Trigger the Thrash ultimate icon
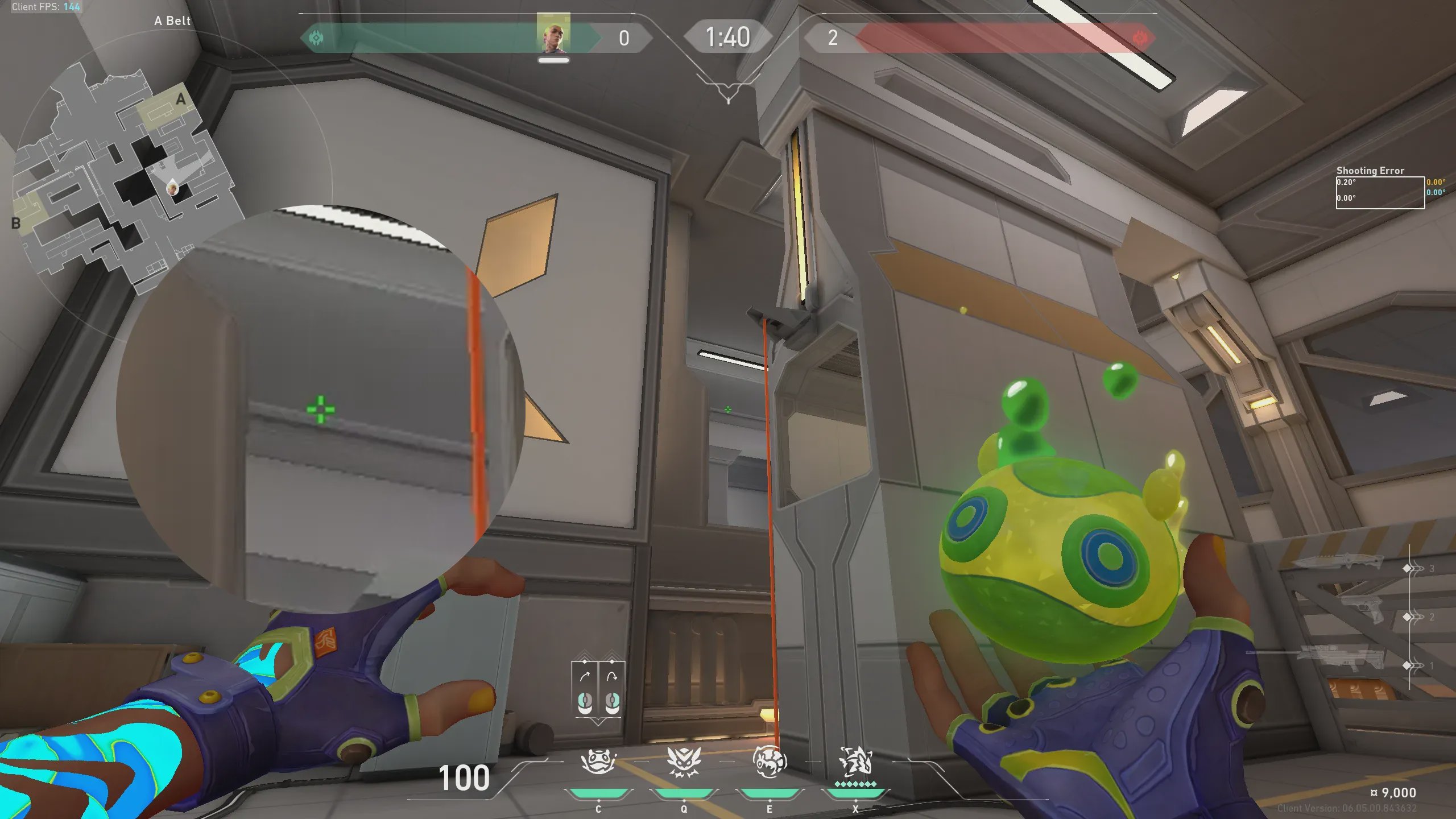This screenshot has height=819, width=1456. click(x=855, y=762)
